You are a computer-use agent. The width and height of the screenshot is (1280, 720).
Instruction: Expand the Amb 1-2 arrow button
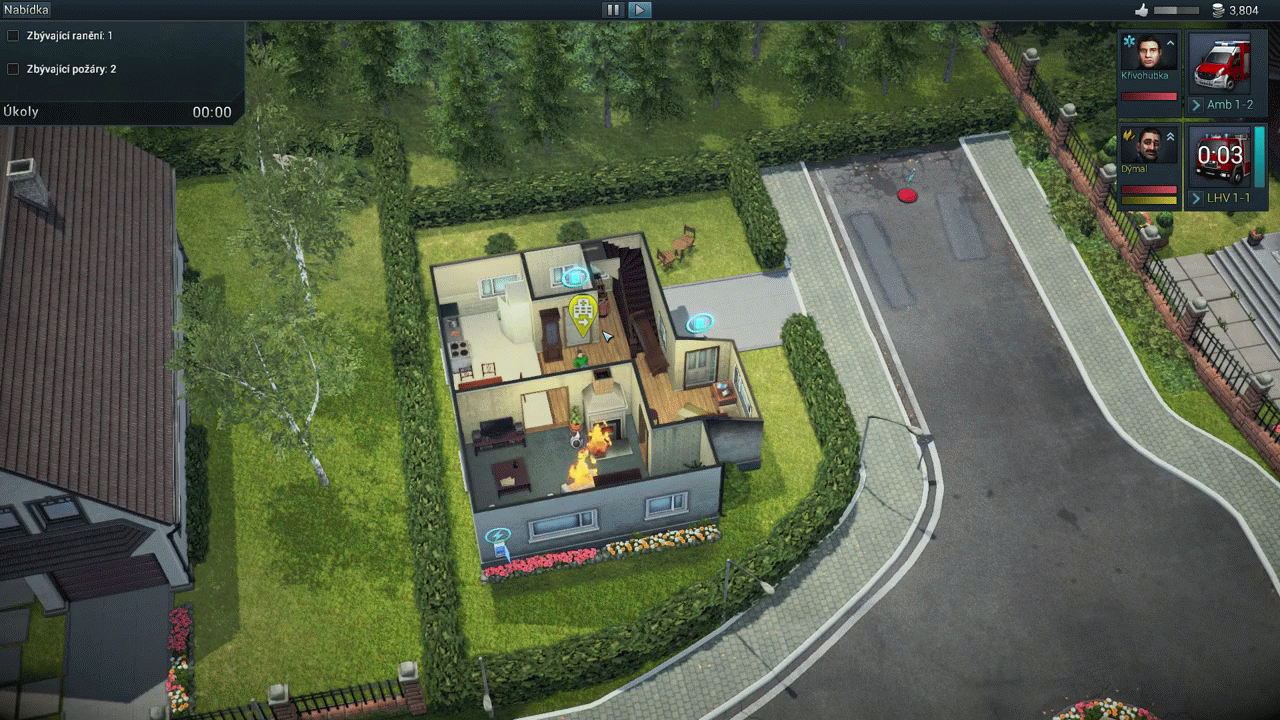(x=1196, y=105)
